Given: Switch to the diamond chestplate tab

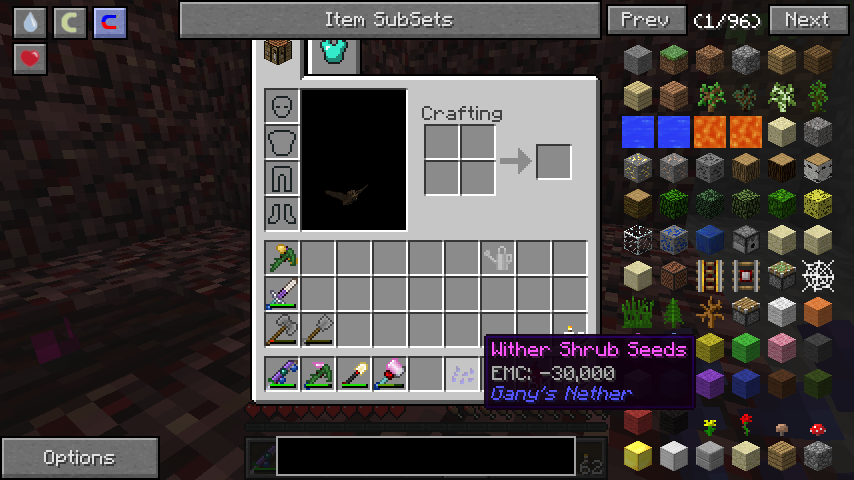Looking at the screenshot, I should [x=336, y=52].
